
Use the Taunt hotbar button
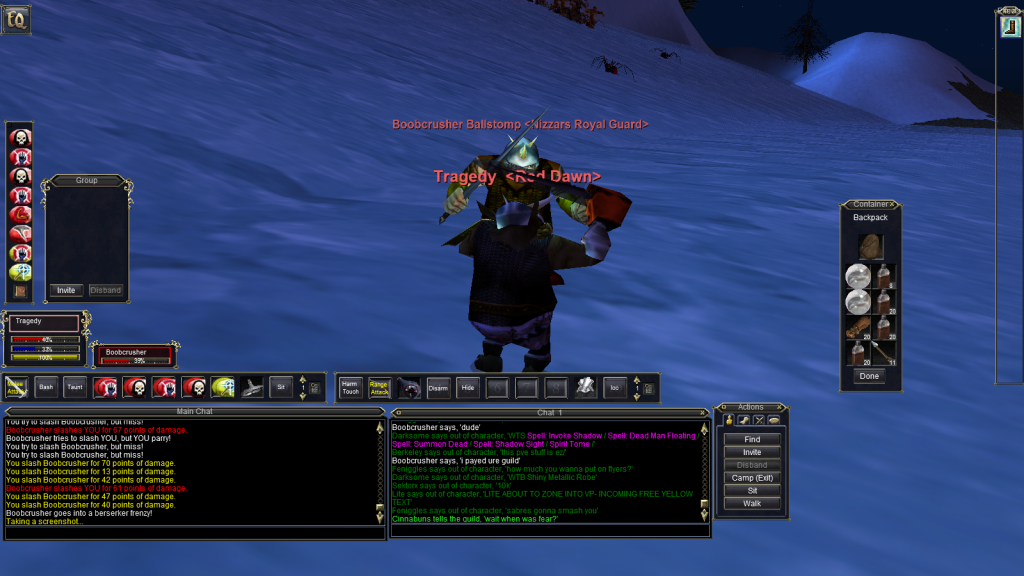(x=75, y=386)
